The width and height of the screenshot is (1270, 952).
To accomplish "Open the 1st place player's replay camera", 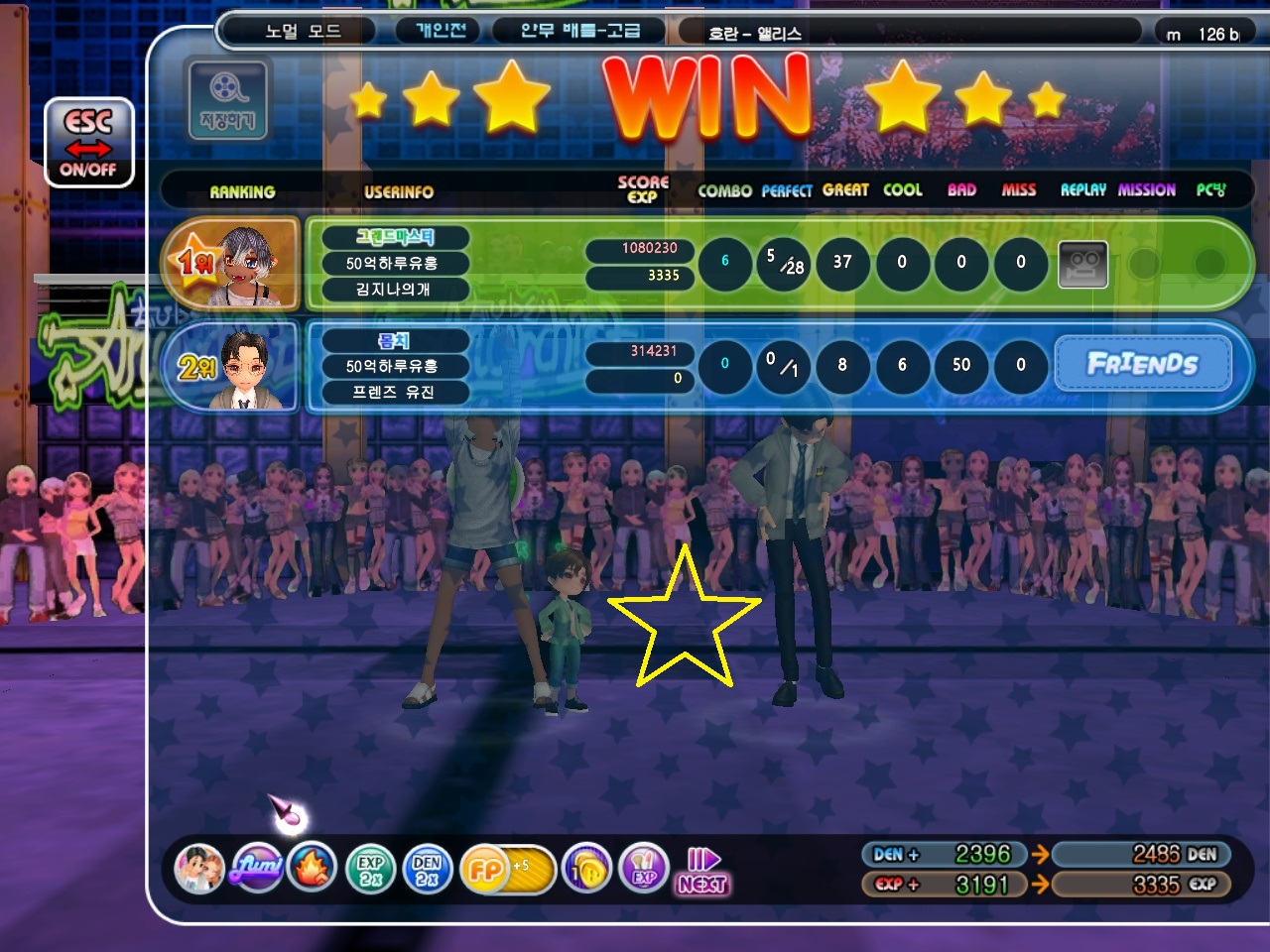I will [1082, 264].
